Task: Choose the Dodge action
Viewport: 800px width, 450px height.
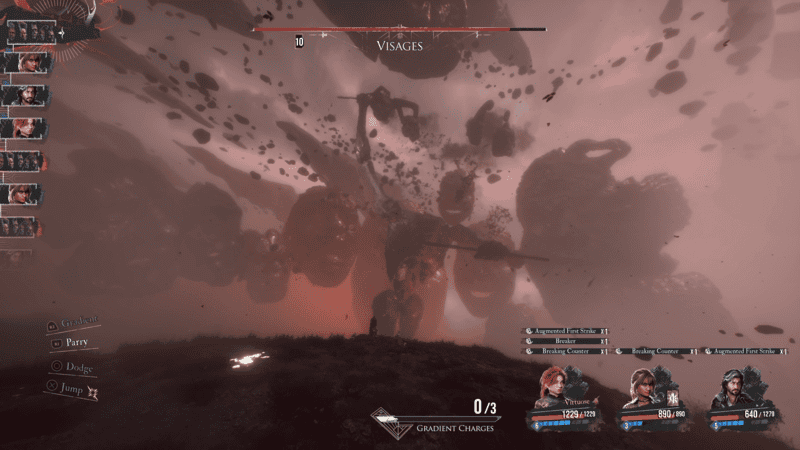Action: click(x=79, y=368)
